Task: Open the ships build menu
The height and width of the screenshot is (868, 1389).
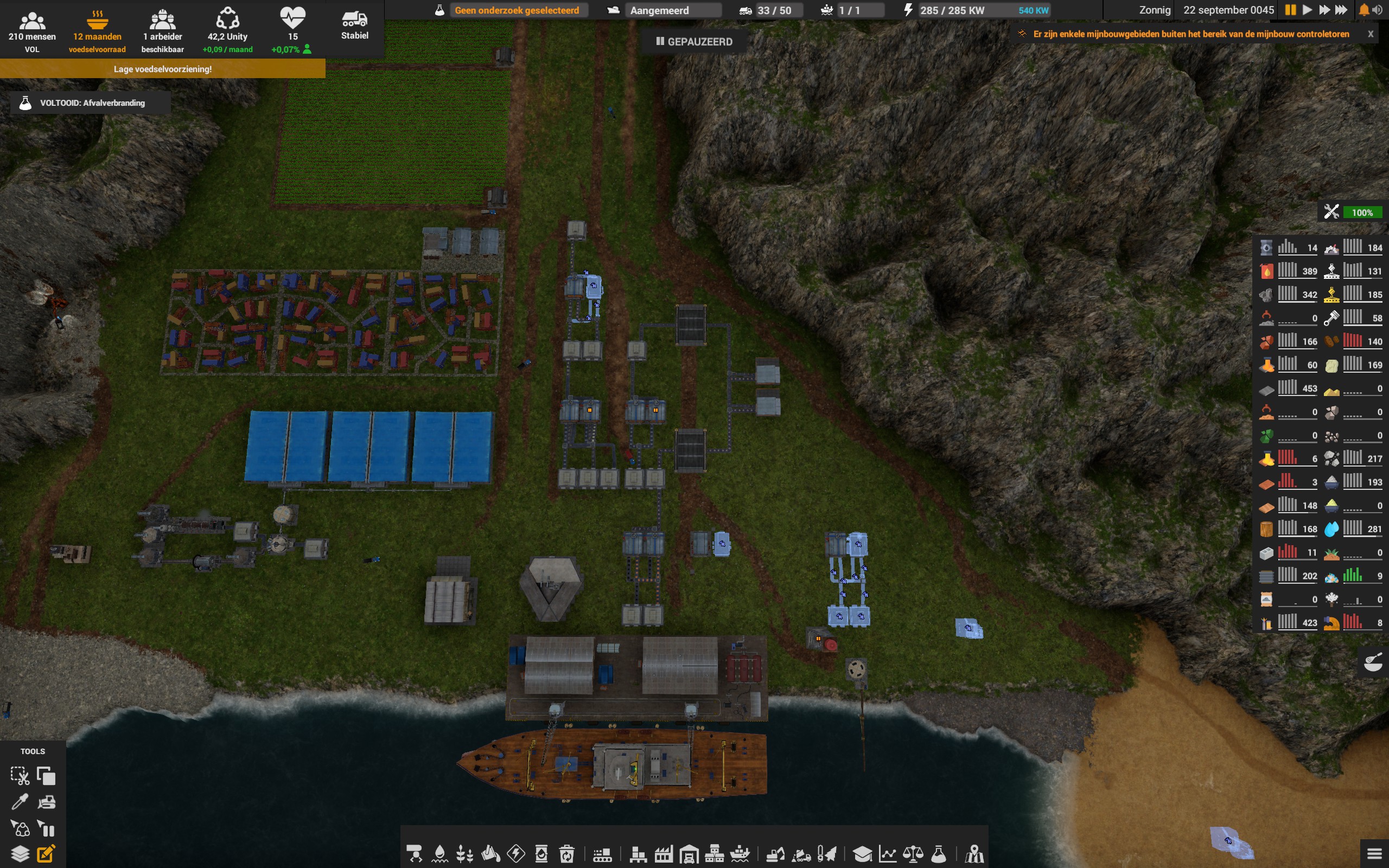Action: (x=741, y=854)
